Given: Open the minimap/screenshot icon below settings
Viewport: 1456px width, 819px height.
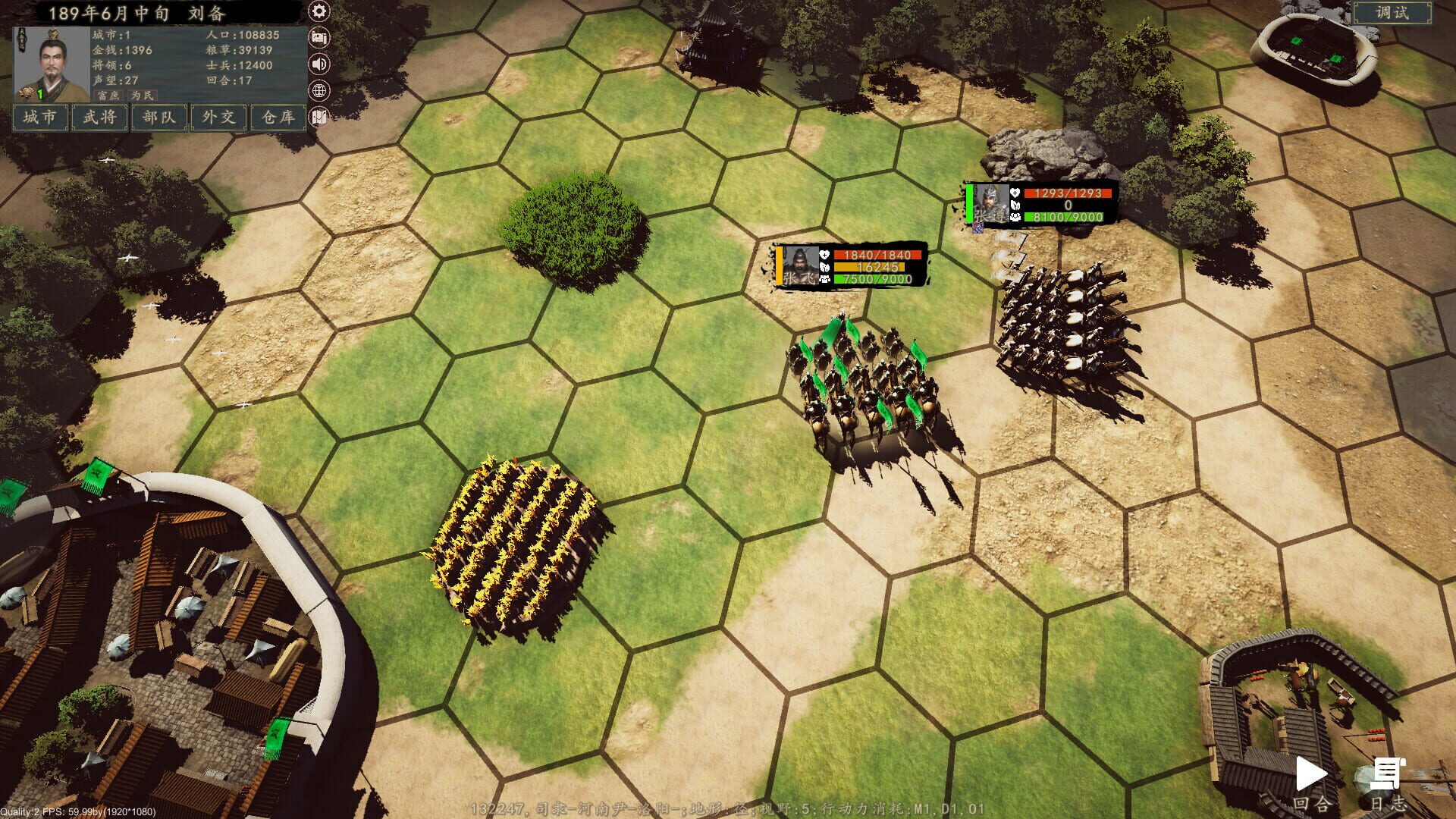Looking at the screenshot, I should coord(318,37).
